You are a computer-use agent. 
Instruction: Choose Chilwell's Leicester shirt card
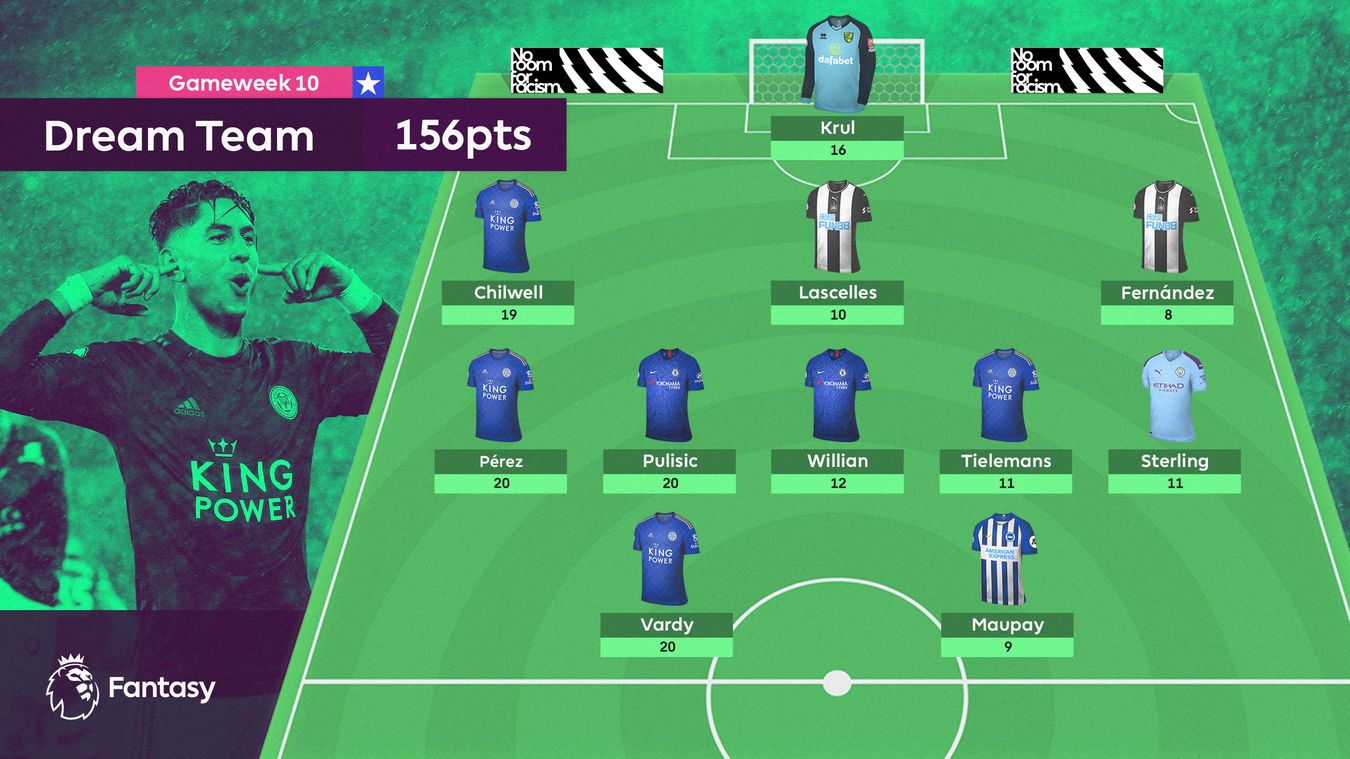click(x=508, y=250)
